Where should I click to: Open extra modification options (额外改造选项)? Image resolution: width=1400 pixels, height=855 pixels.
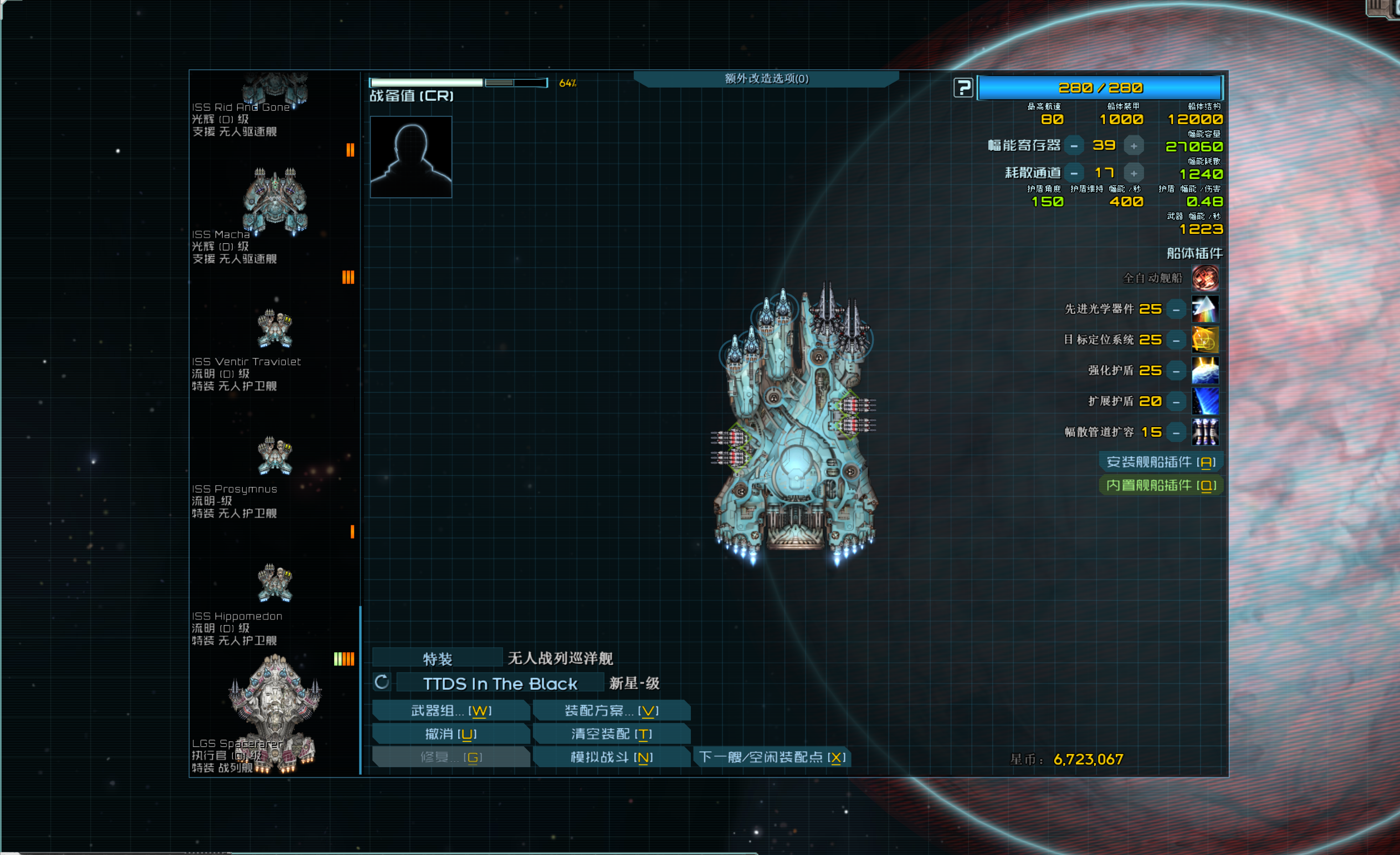coord(766,79)
